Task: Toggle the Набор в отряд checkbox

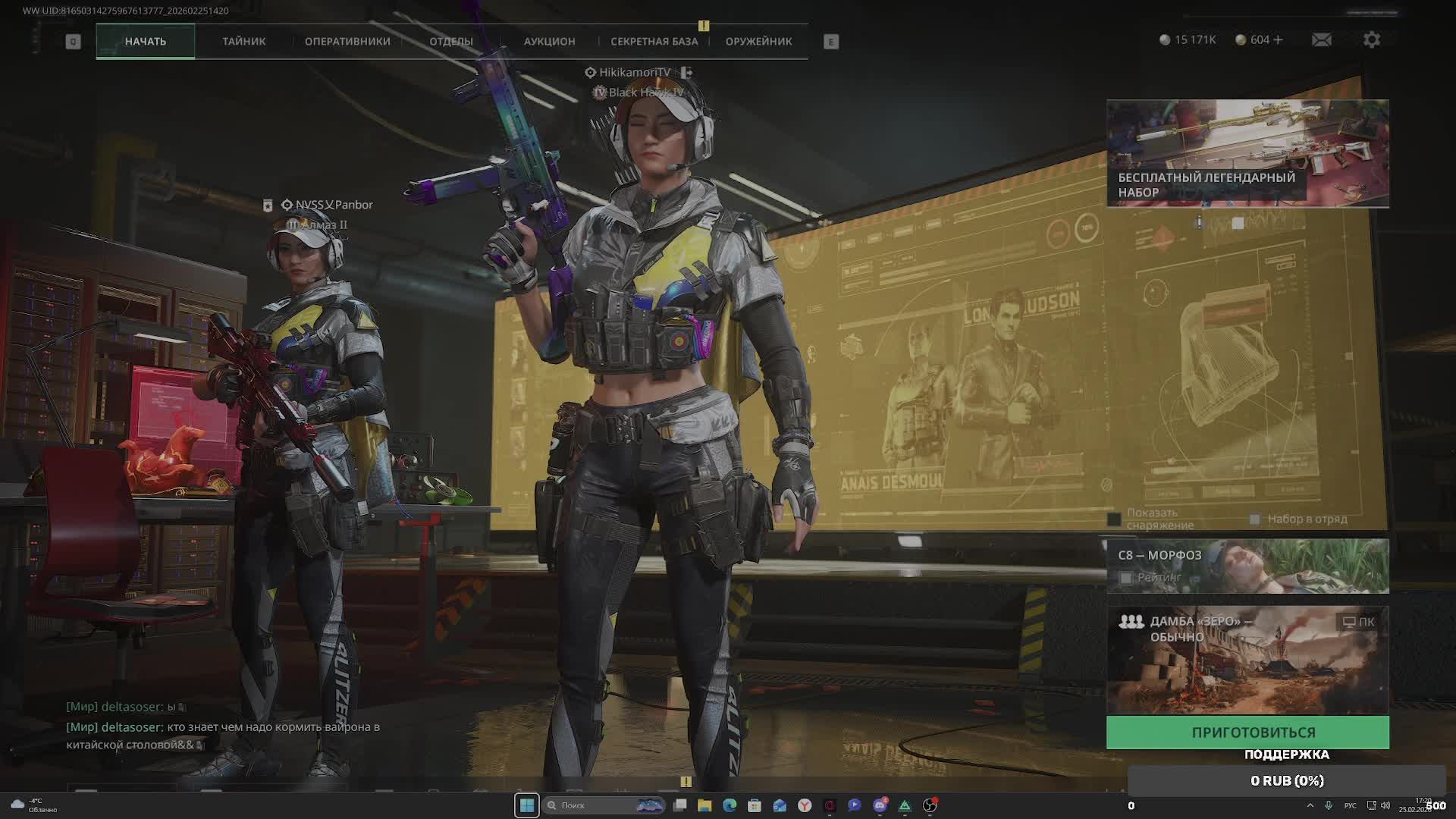Action: [1254, 519]
